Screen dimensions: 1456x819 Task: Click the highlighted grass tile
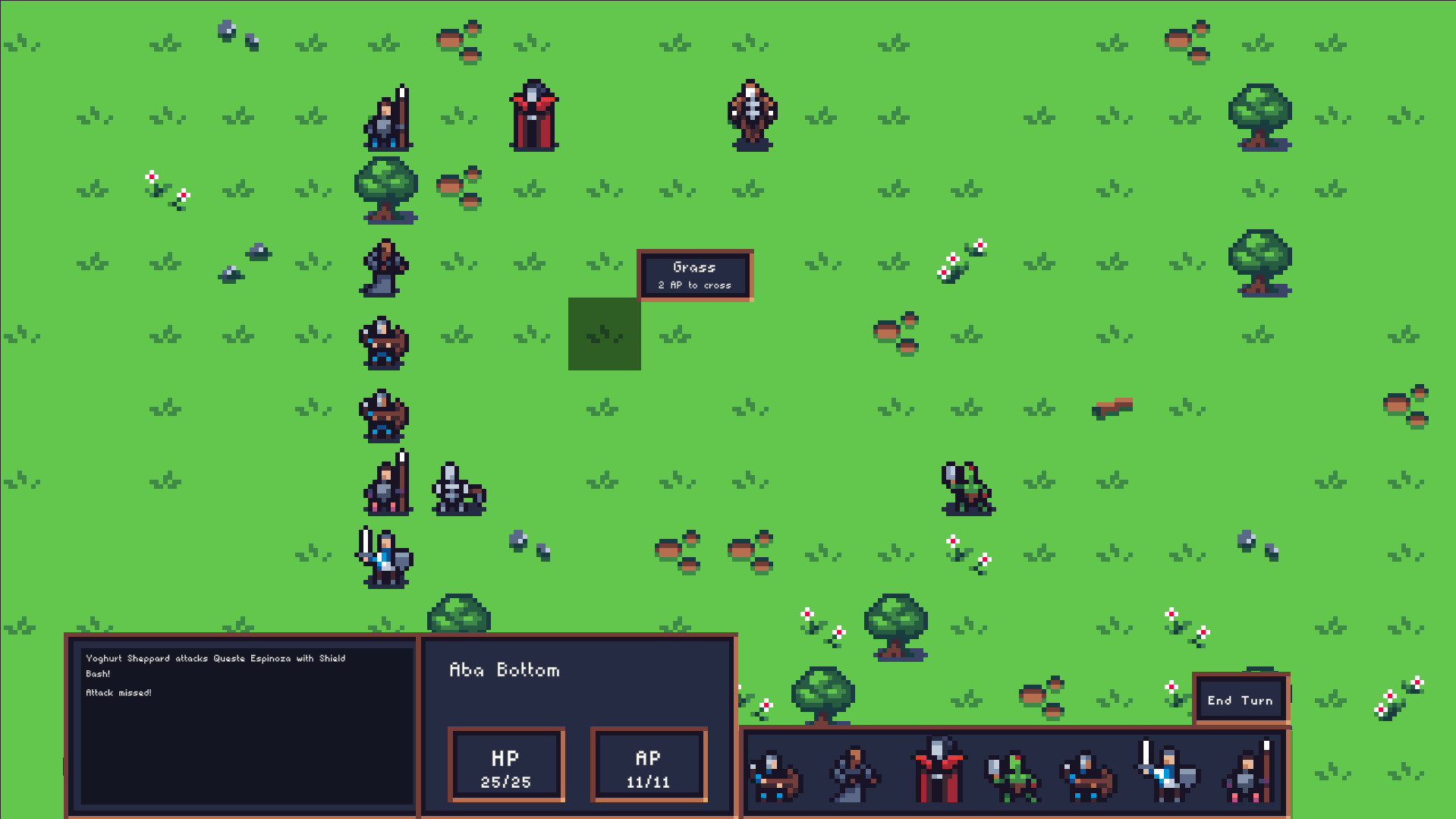coord(604,334)
